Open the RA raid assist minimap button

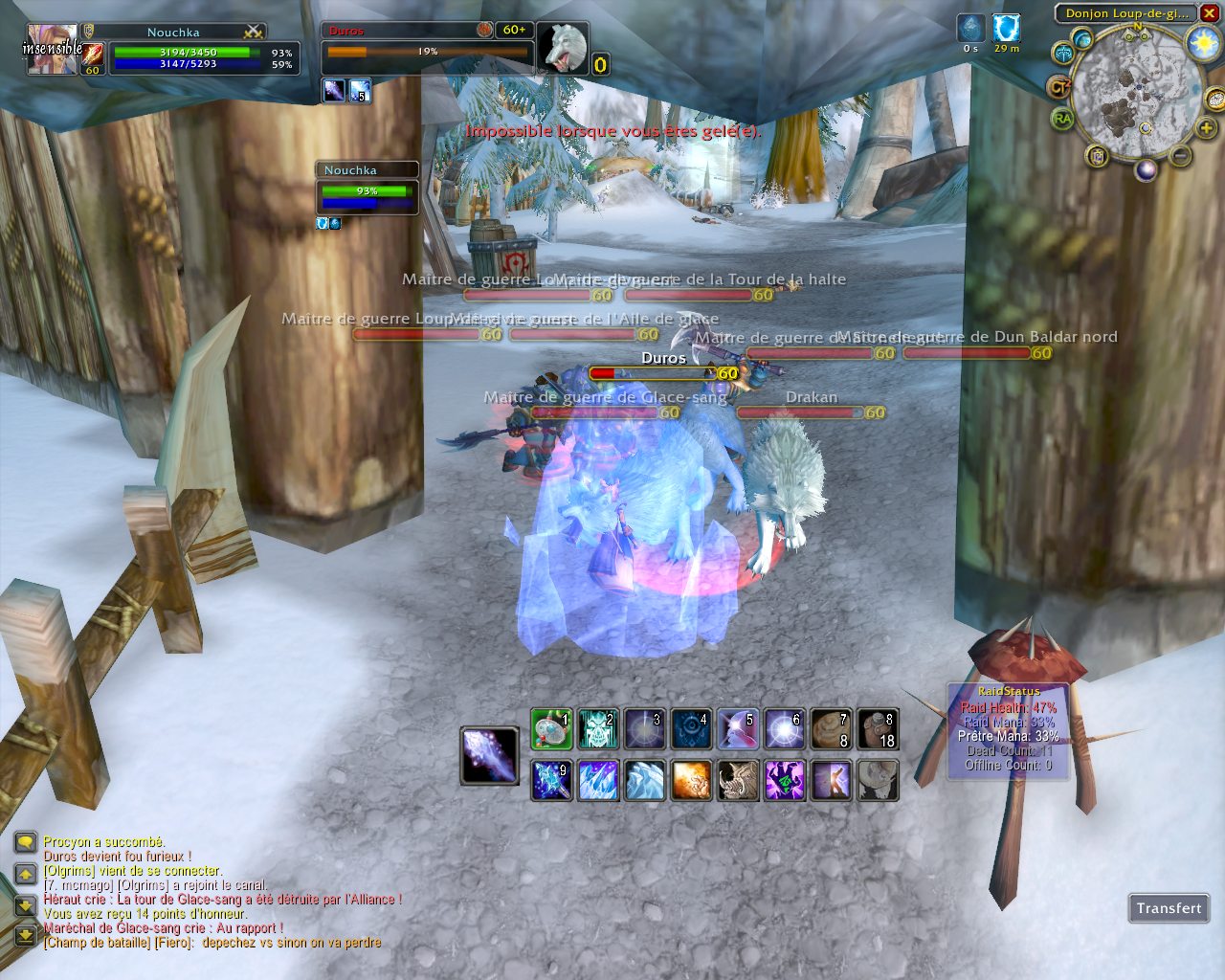(x=1062, y=120)
